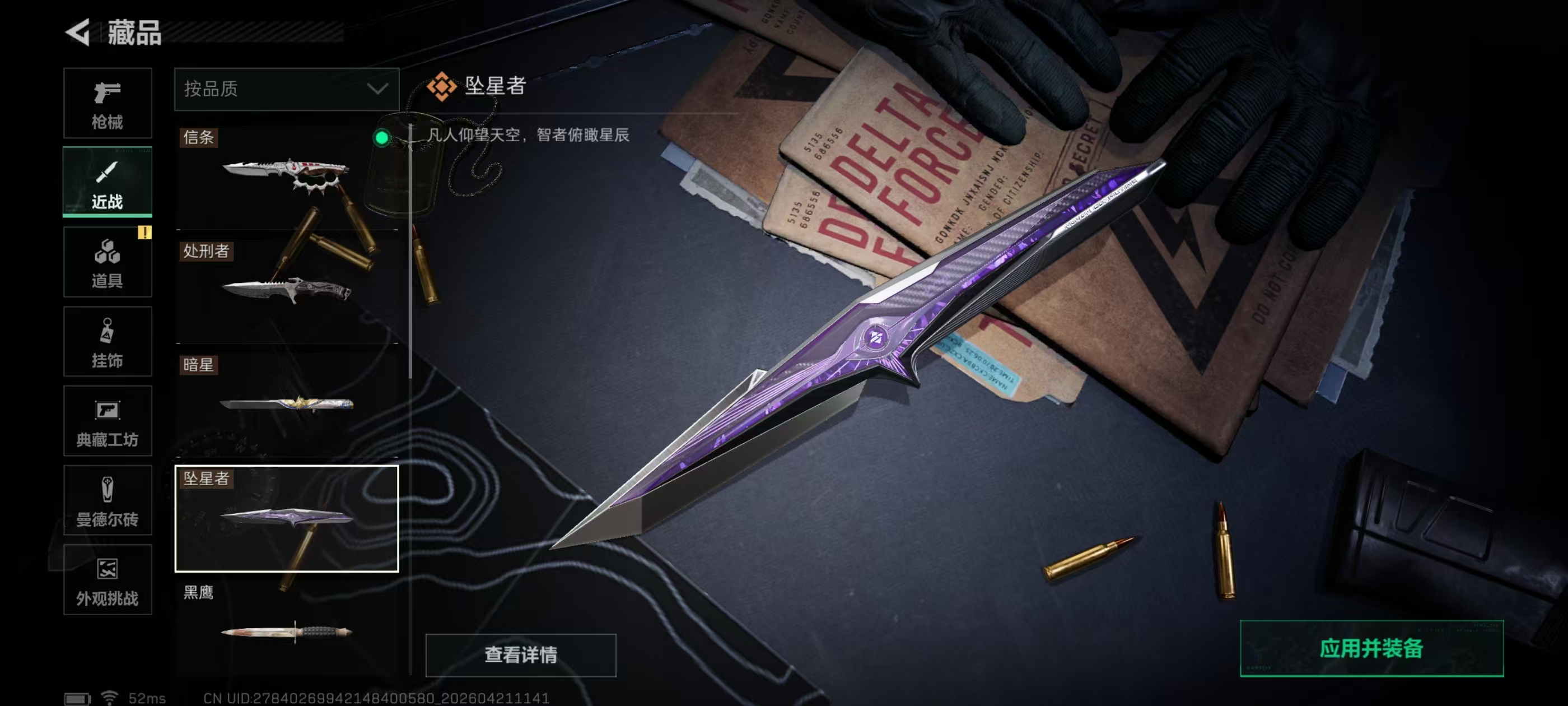This screenshot has width=1568, height=706.
Task: Expand the 按品质 sort dropdown
Action: [286, 89]
